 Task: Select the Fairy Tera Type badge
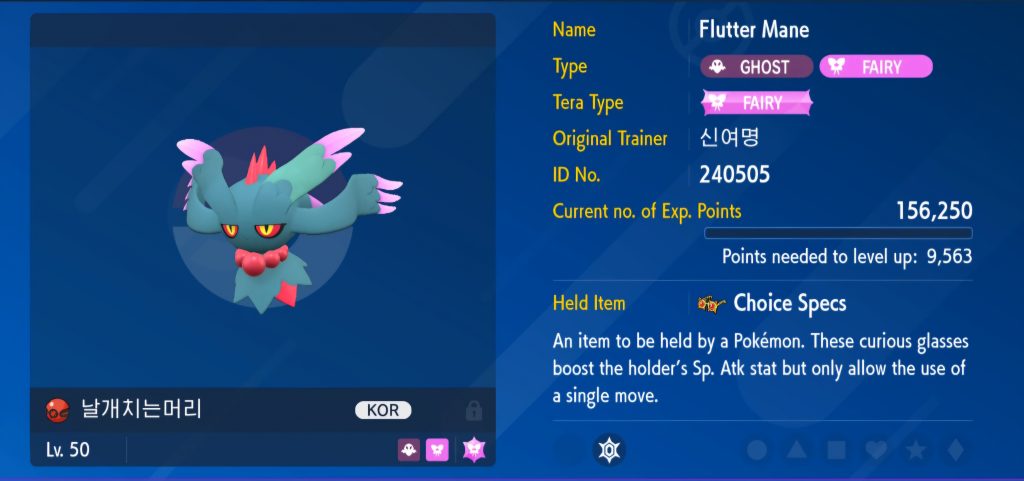[x=757, y=103]
